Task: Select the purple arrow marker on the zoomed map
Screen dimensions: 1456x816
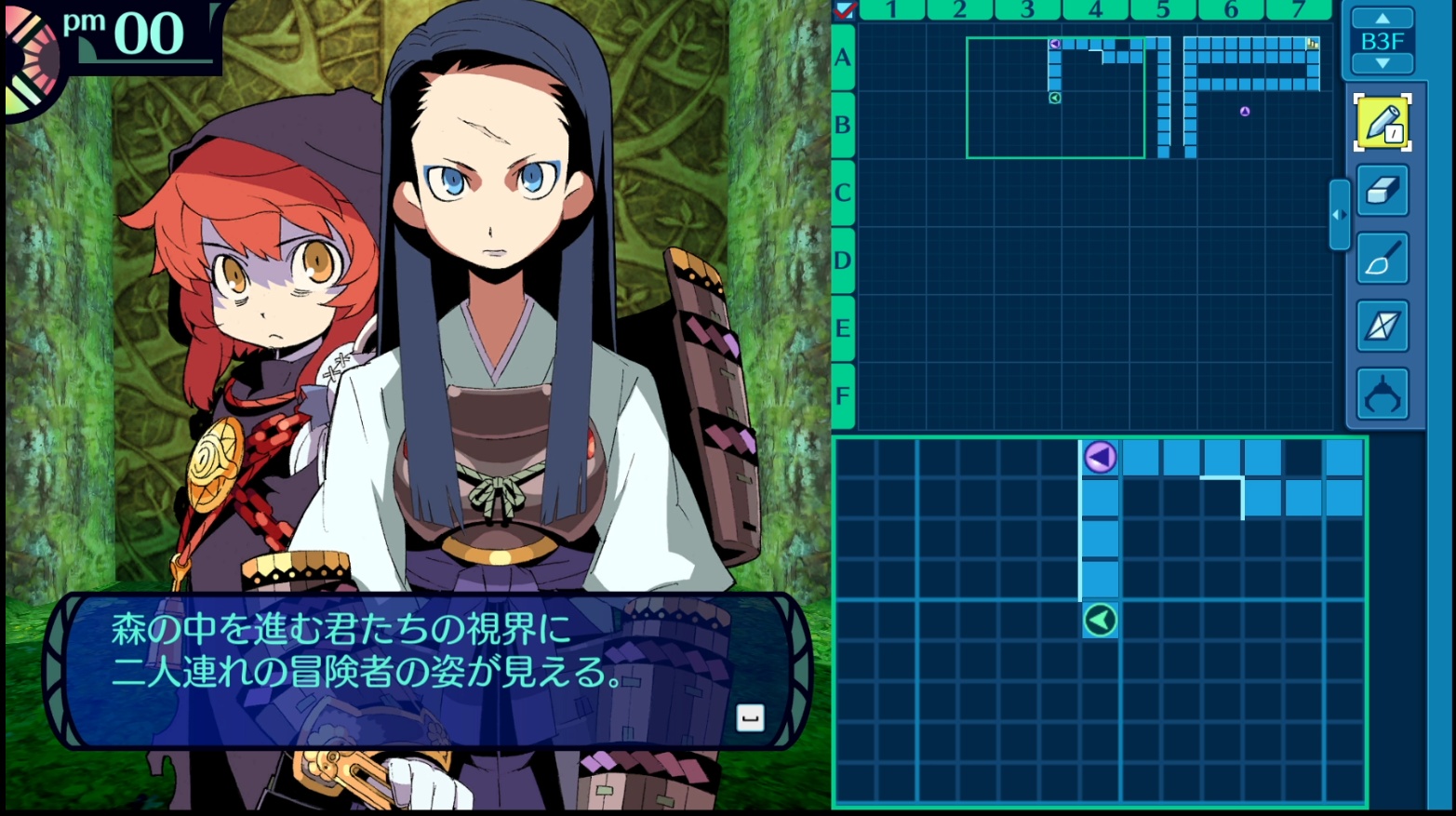Action: (x=1100, y=458)
